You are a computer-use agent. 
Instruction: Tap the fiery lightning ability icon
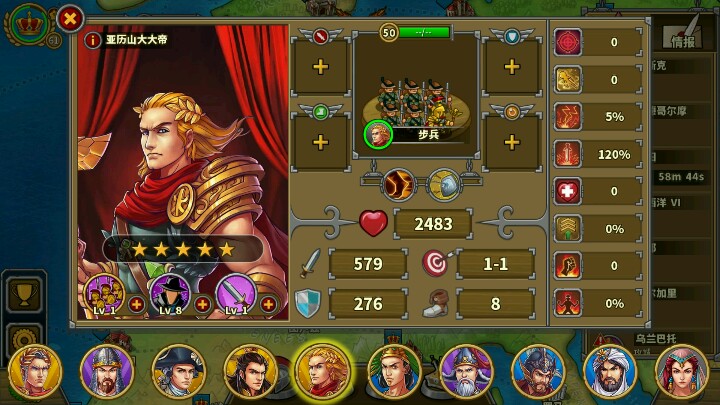click(398, 184)
